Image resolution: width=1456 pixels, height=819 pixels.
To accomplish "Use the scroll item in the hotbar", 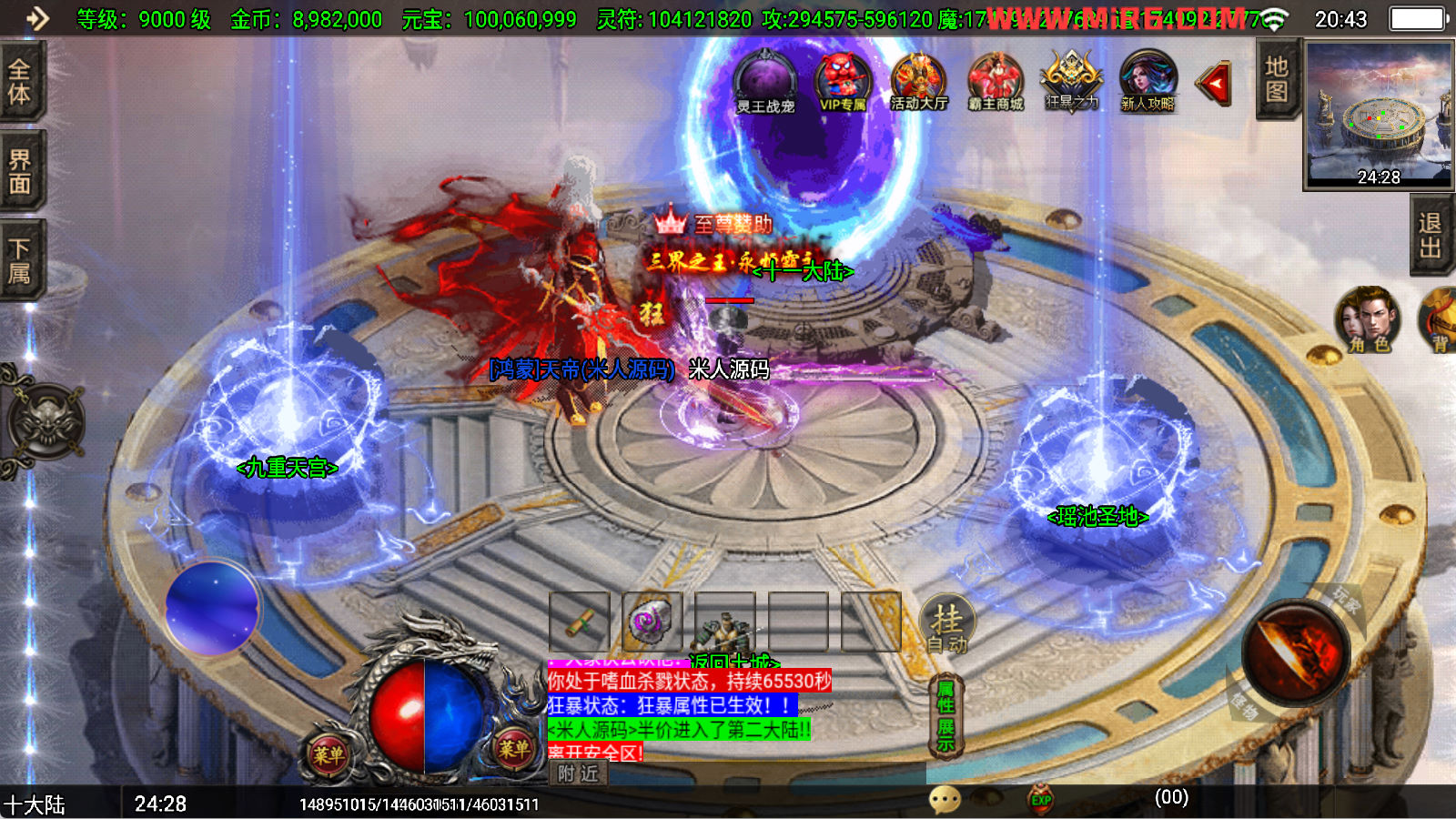I will pos(580,622).
